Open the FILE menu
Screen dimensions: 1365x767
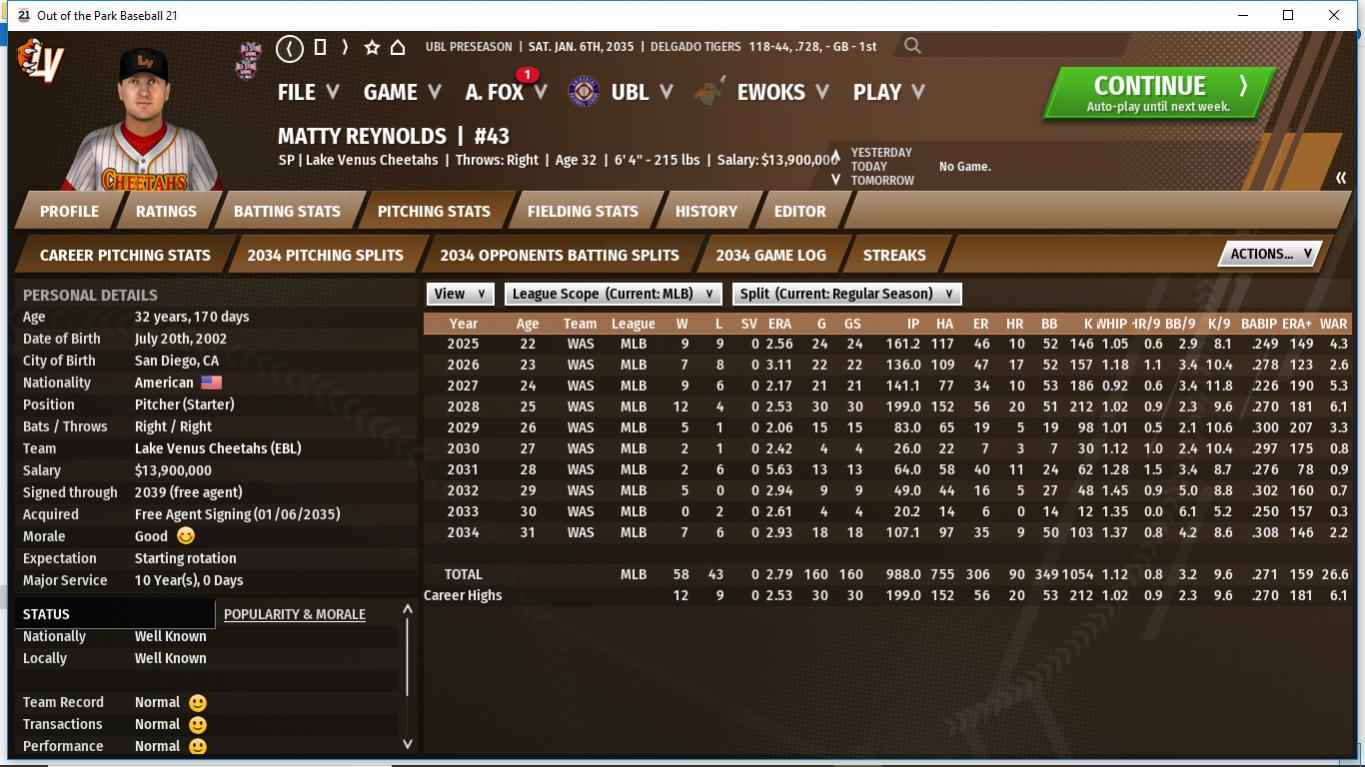click(x=308, y=92)
